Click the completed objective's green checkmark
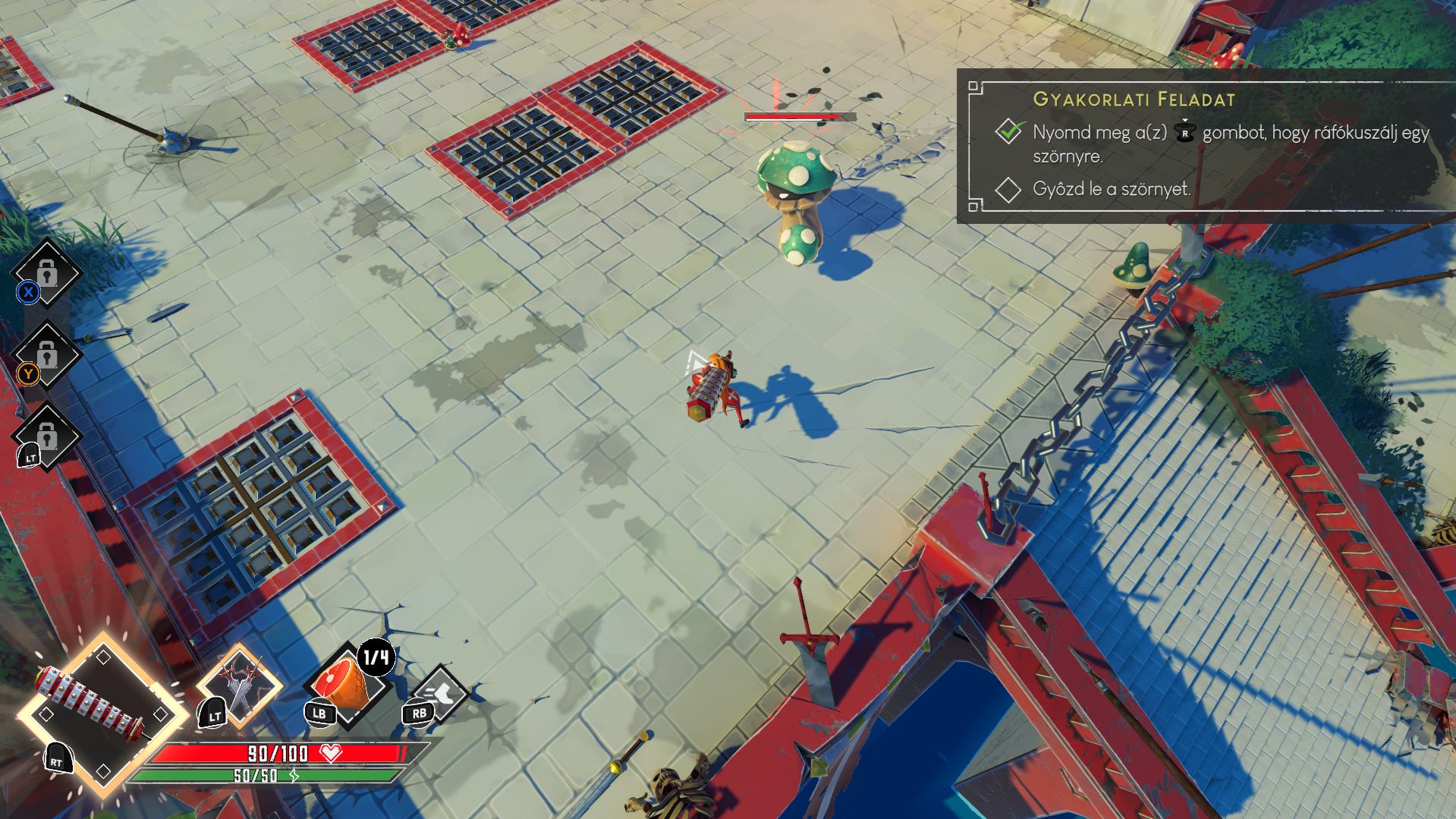This screenshot has width=1456, height=819. click(1010, 131)
